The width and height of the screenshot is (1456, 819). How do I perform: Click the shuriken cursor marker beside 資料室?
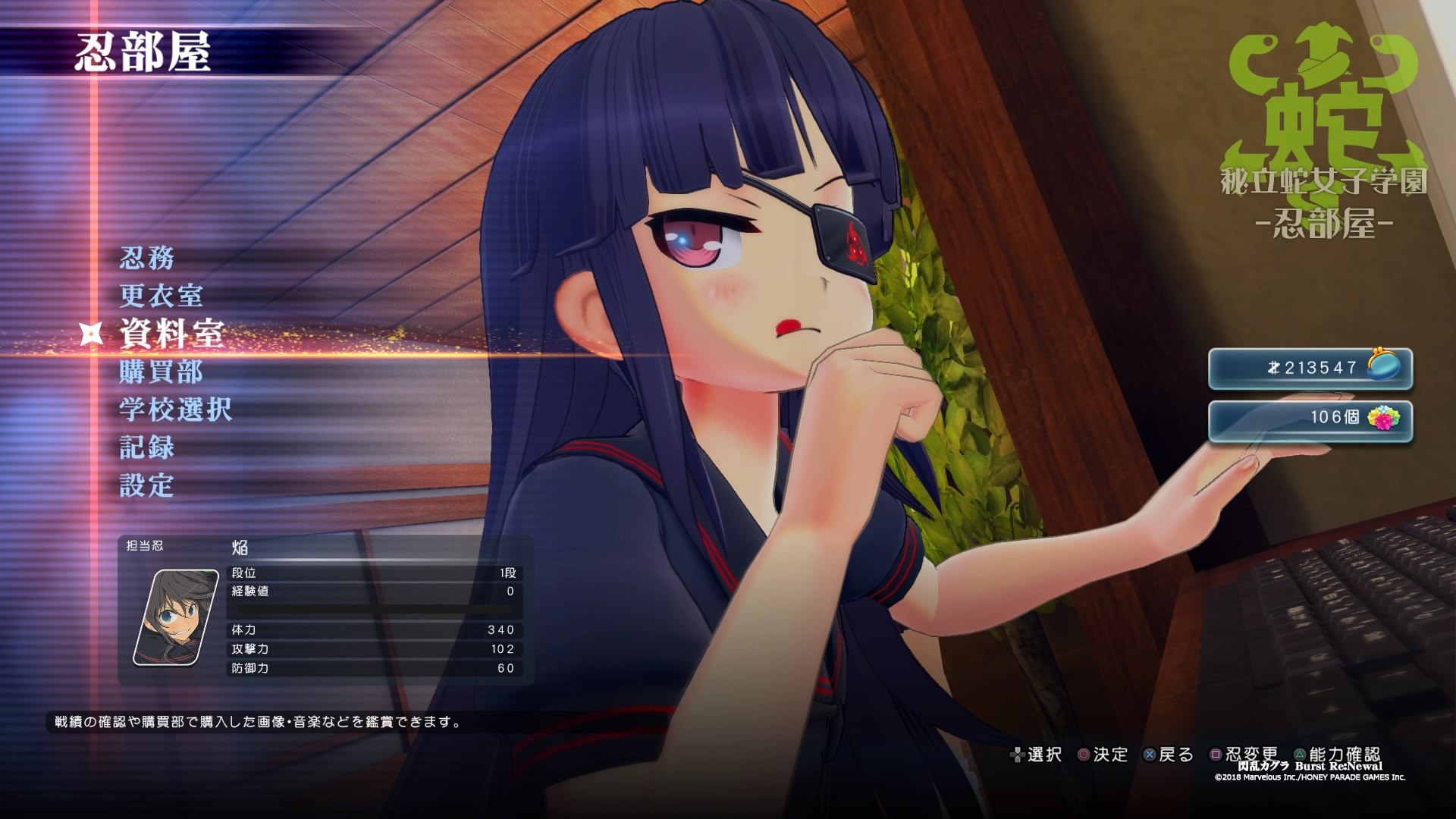[90, 334]
